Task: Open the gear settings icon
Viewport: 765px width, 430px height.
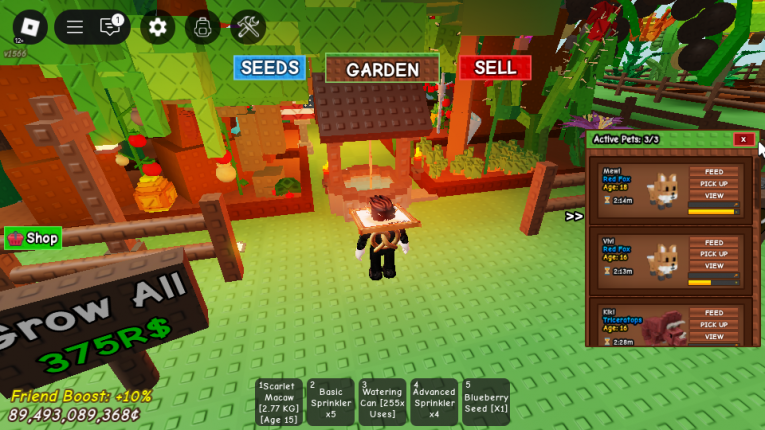Action: pos(157,27)
